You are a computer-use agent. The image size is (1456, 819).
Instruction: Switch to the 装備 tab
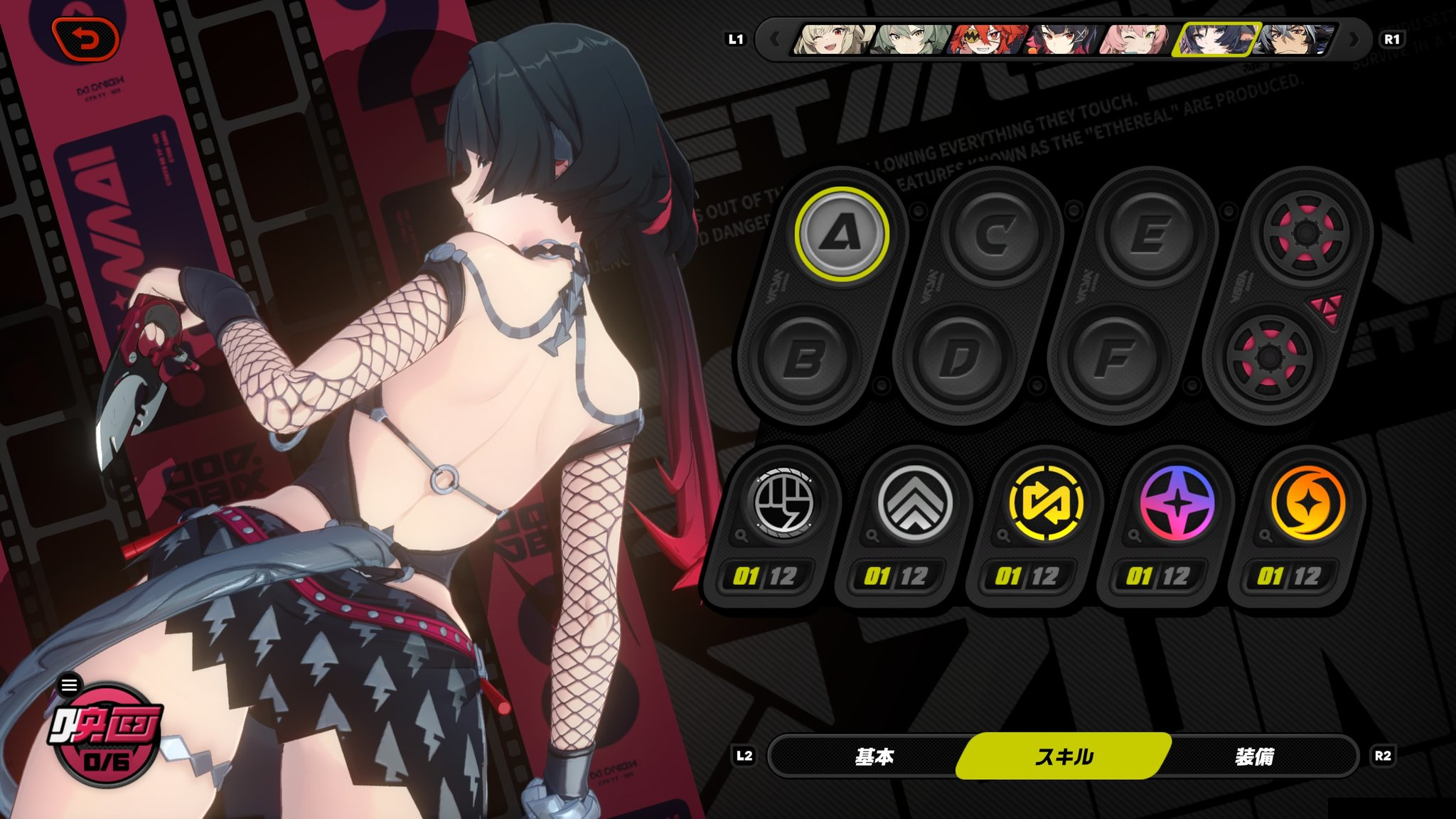tap(1254, 756)
